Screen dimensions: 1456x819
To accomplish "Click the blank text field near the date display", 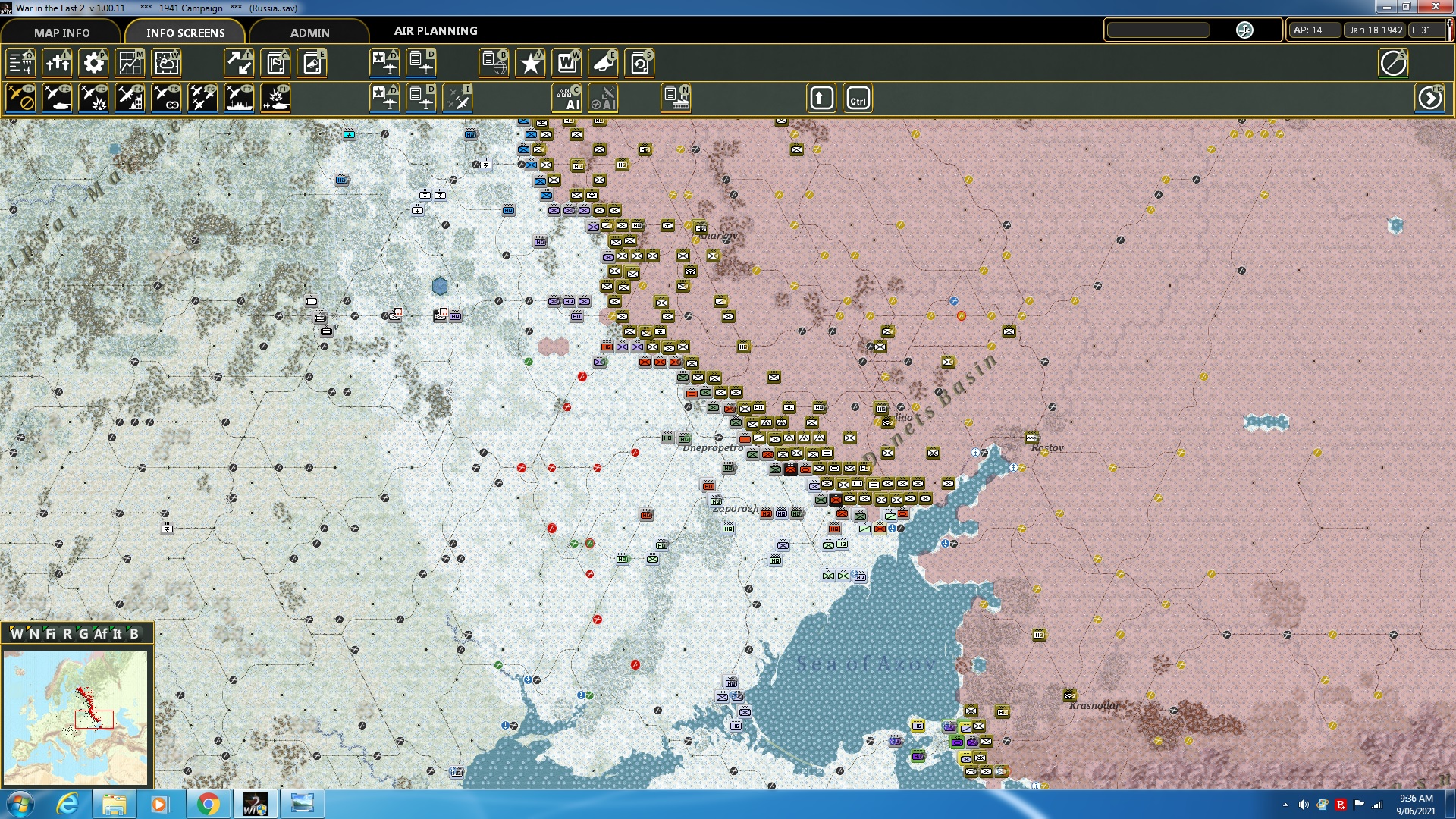I will (1160, 30).
